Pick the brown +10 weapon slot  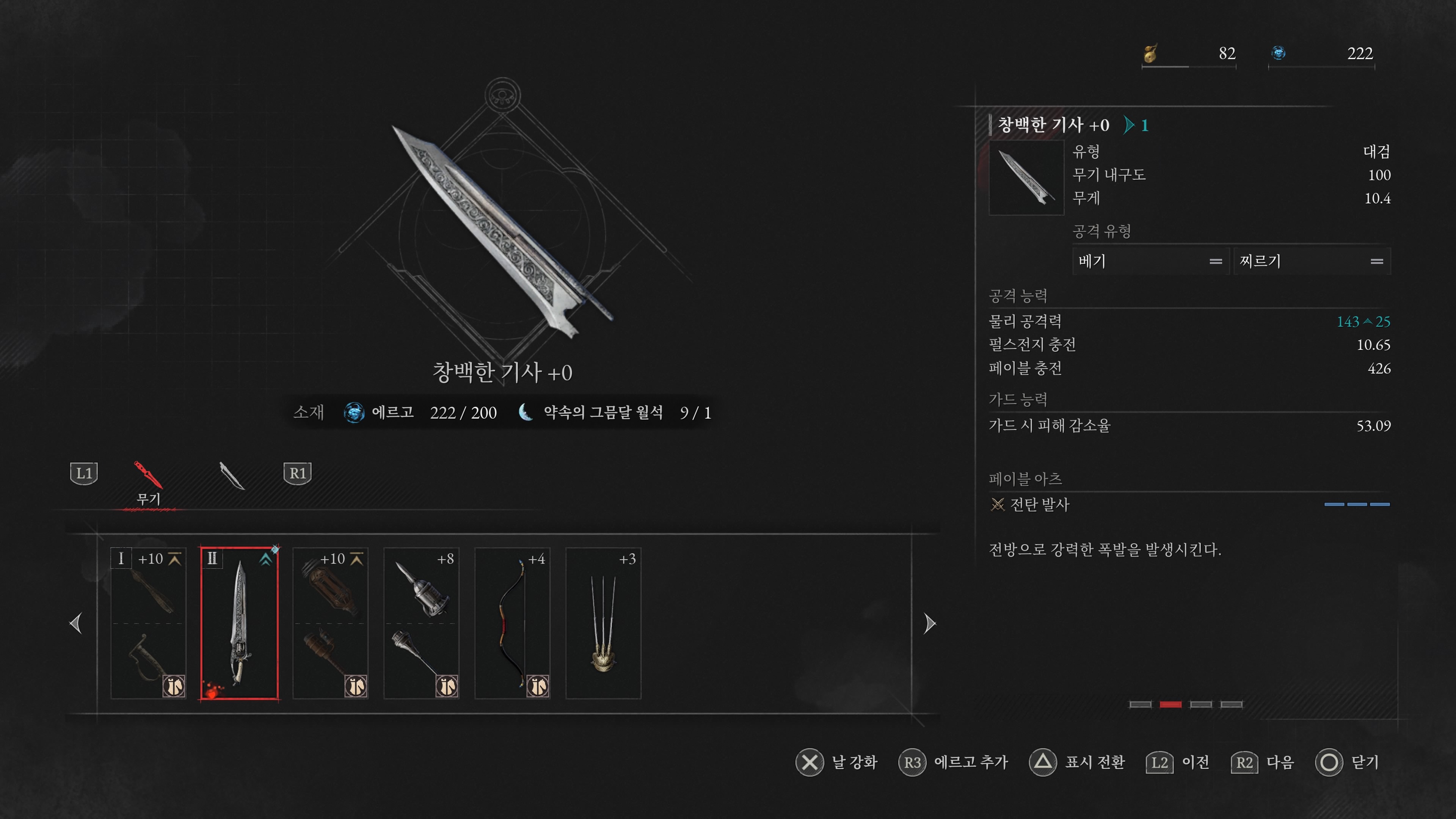330,623
